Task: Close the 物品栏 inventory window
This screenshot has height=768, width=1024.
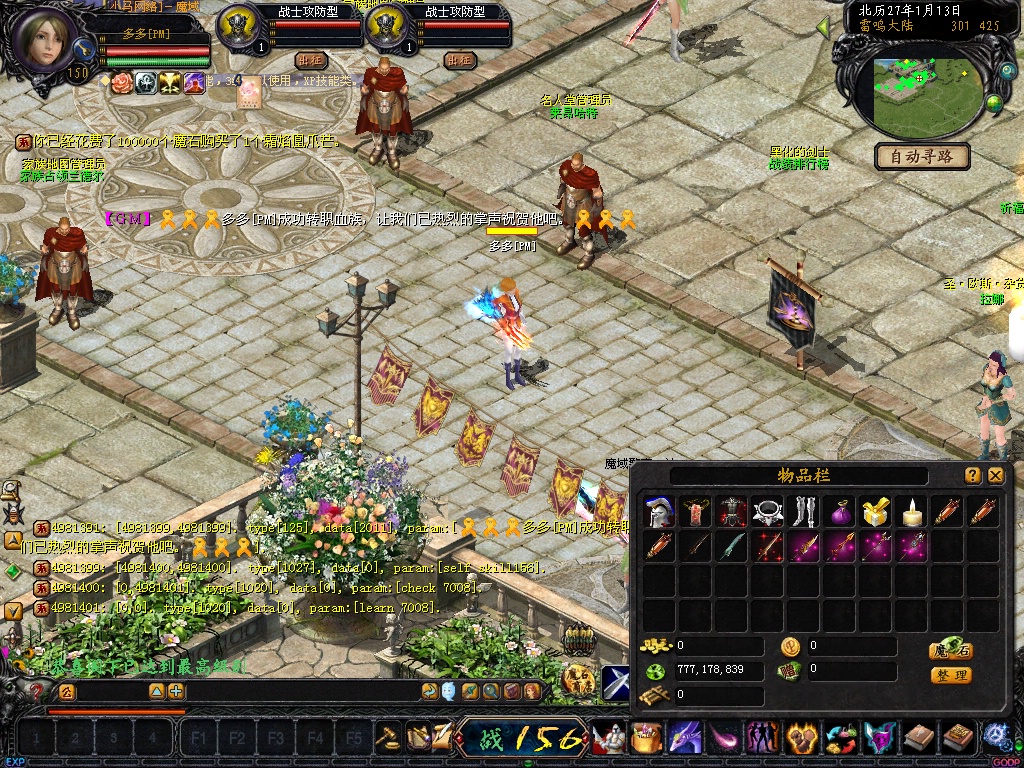Action: click(996, 476)
